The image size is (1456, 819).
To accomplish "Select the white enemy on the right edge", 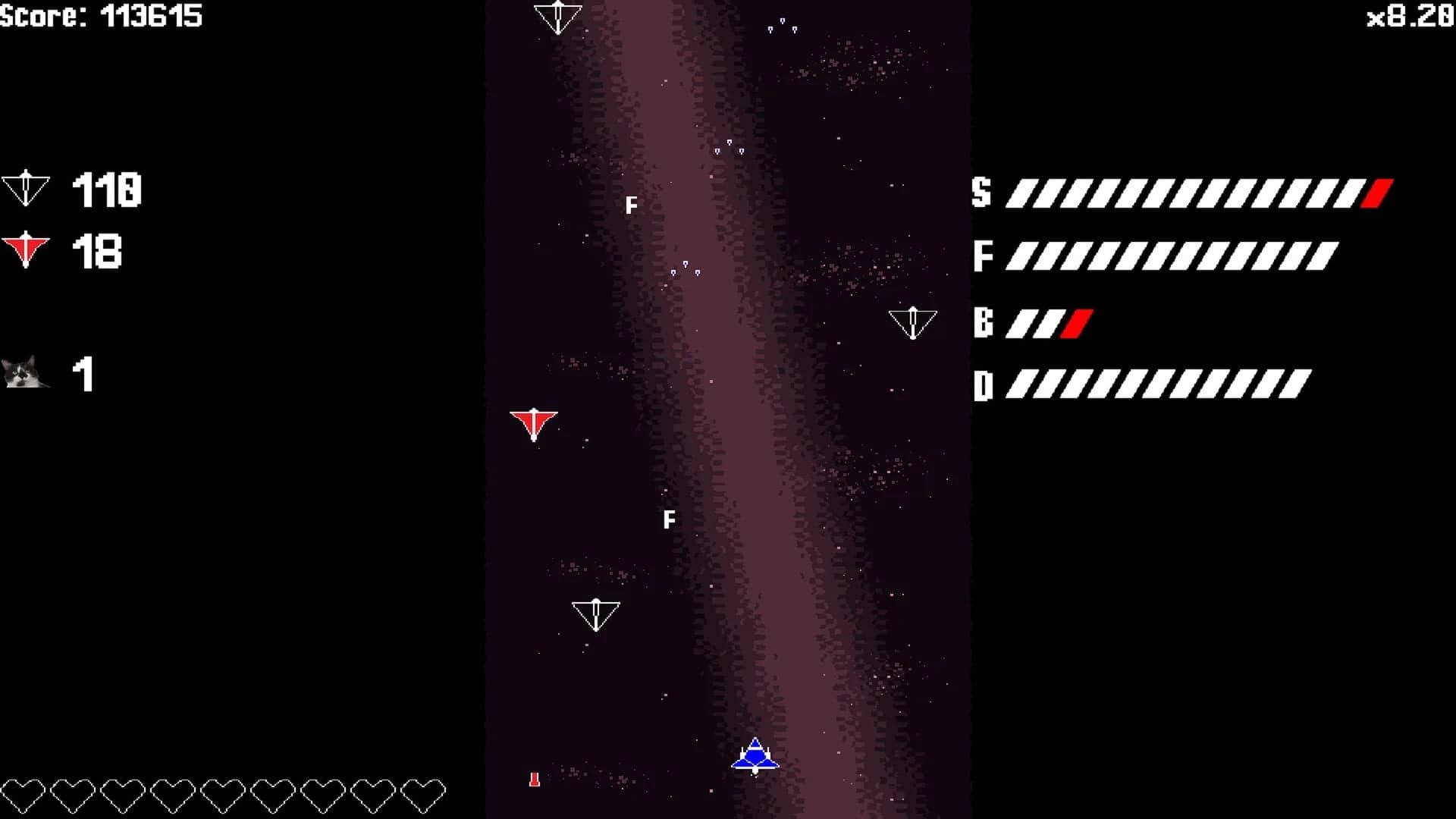I will [x=914, y=322].
